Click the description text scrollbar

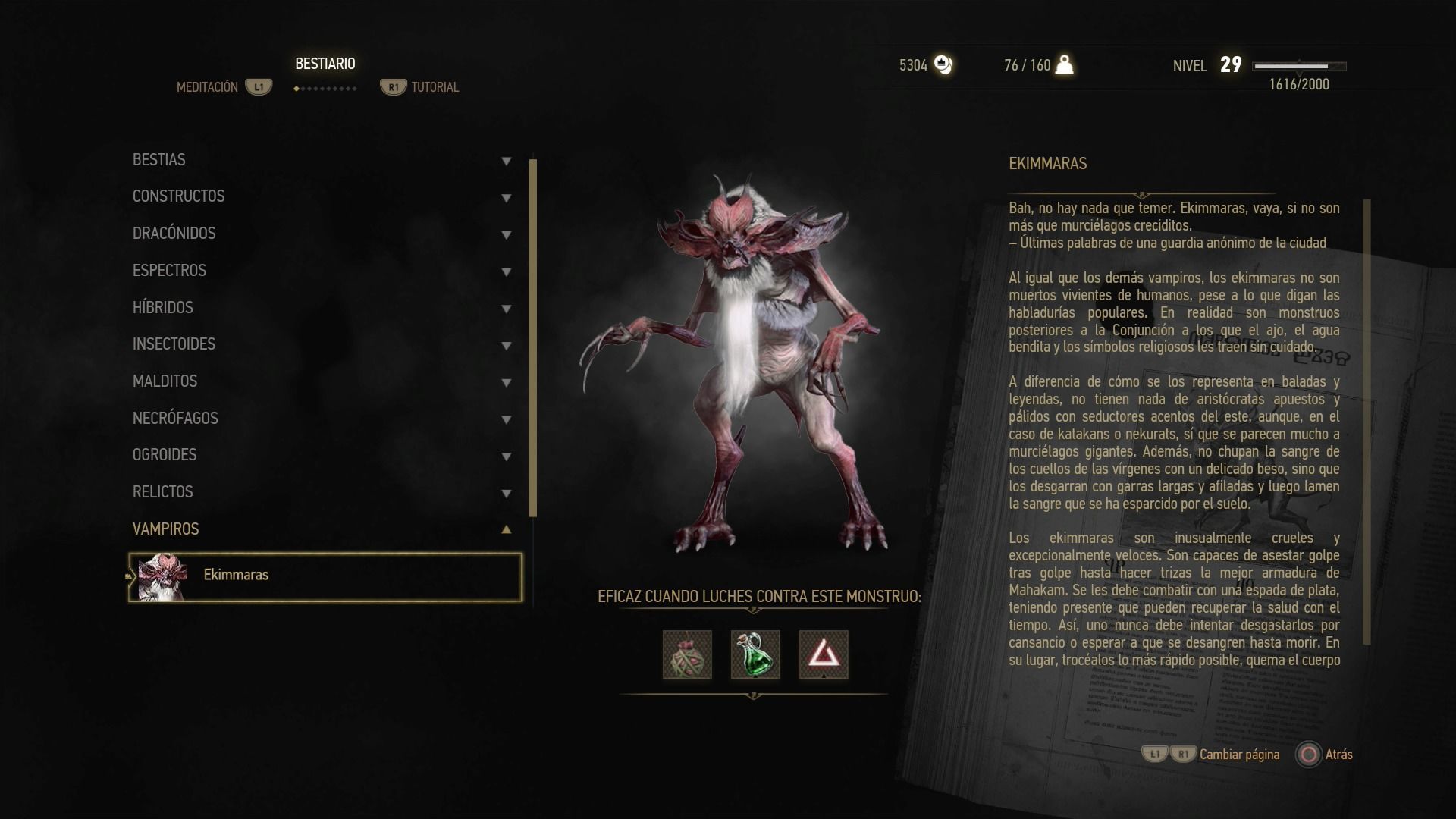click(1367, 421)
